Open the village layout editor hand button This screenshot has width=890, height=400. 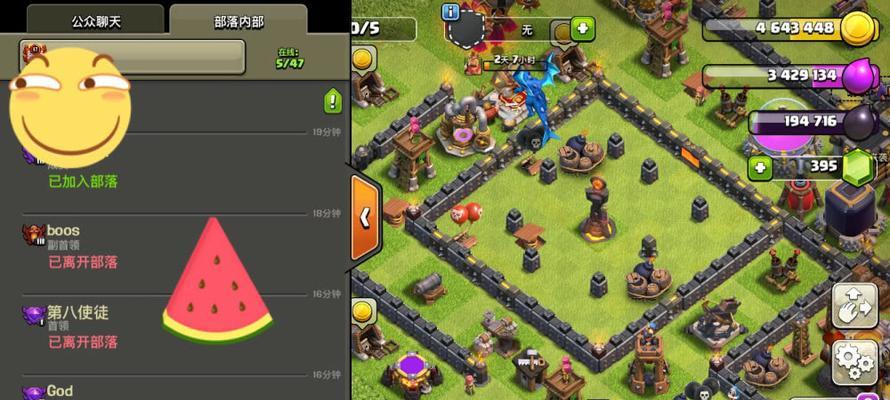click(x=855, y=304)
